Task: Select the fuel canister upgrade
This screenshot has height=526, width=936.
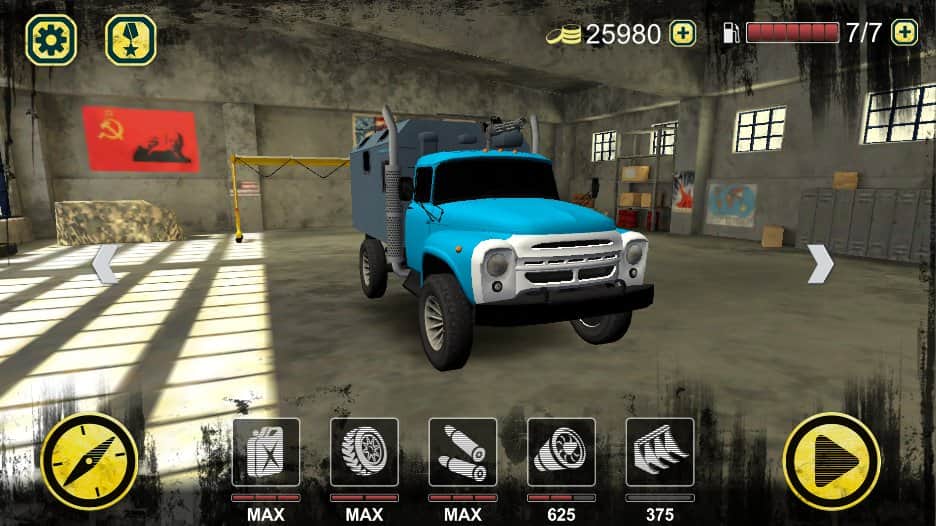Action: coord(266,452)
